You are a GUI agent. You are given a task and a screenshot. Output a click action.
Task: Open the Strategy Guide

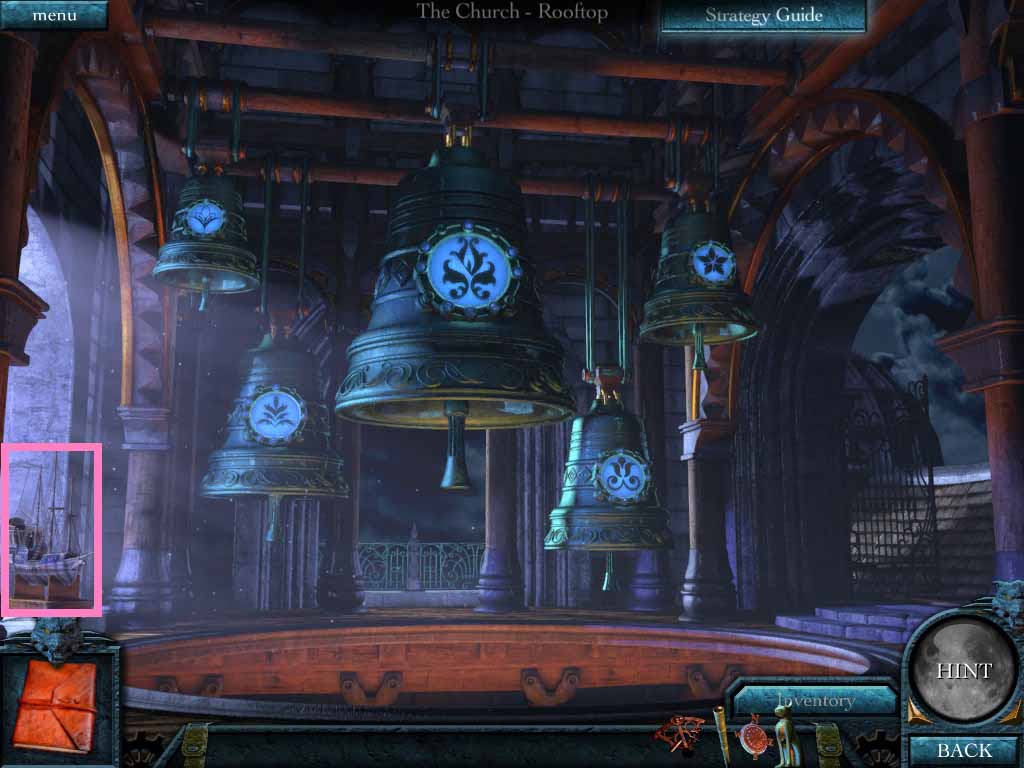(763, 15)
